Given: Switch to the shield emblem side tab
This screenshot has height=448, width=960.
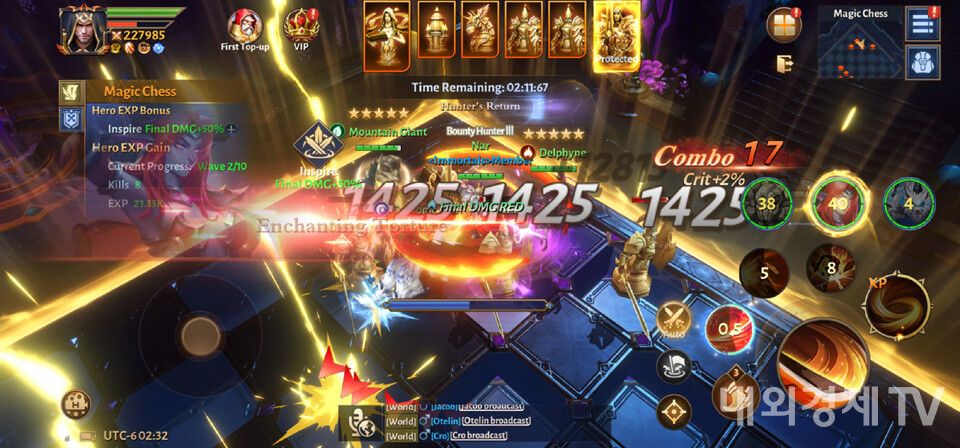Looking at the screenshot, I should [72, 120].
